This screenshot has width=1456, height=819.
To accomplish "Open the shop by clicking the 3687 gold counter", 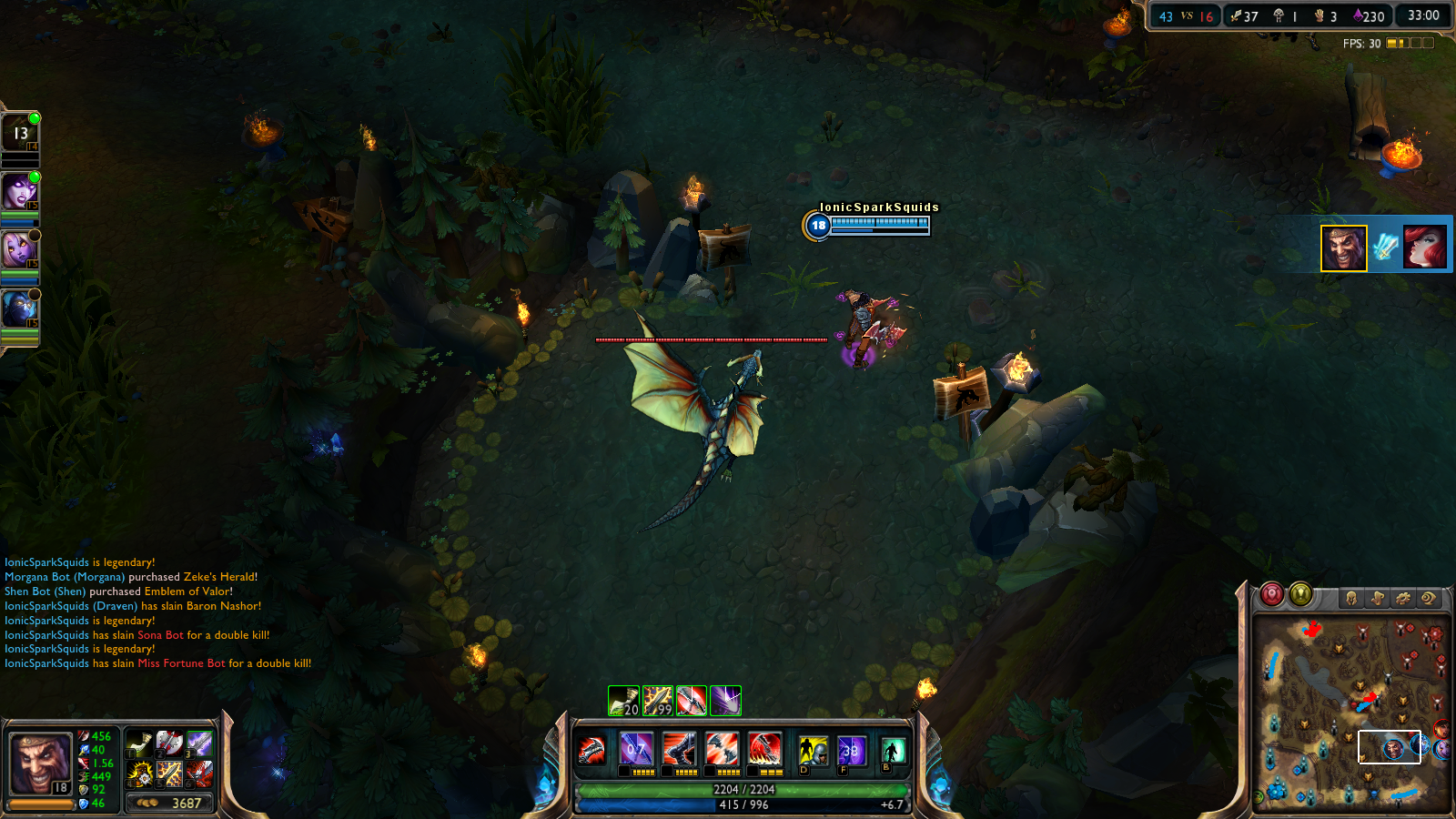I will (170, 804).
